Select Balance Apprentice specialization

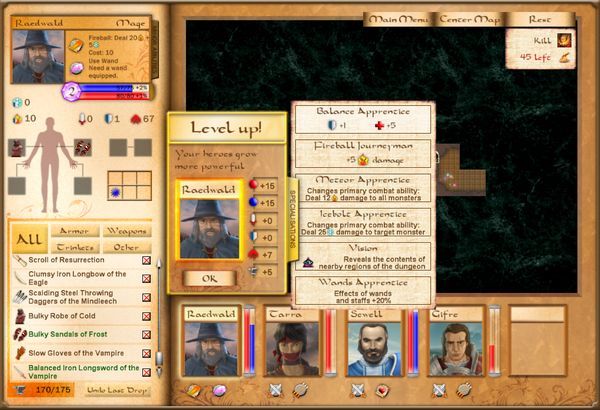click(x=364, y=119)
